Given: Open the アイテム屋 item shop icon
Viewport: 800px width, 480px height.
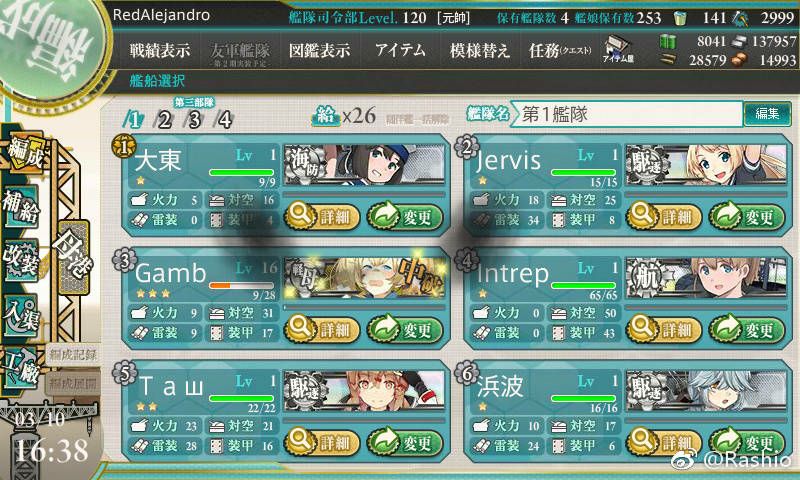Looking at the screenshot, I should 616,50.
